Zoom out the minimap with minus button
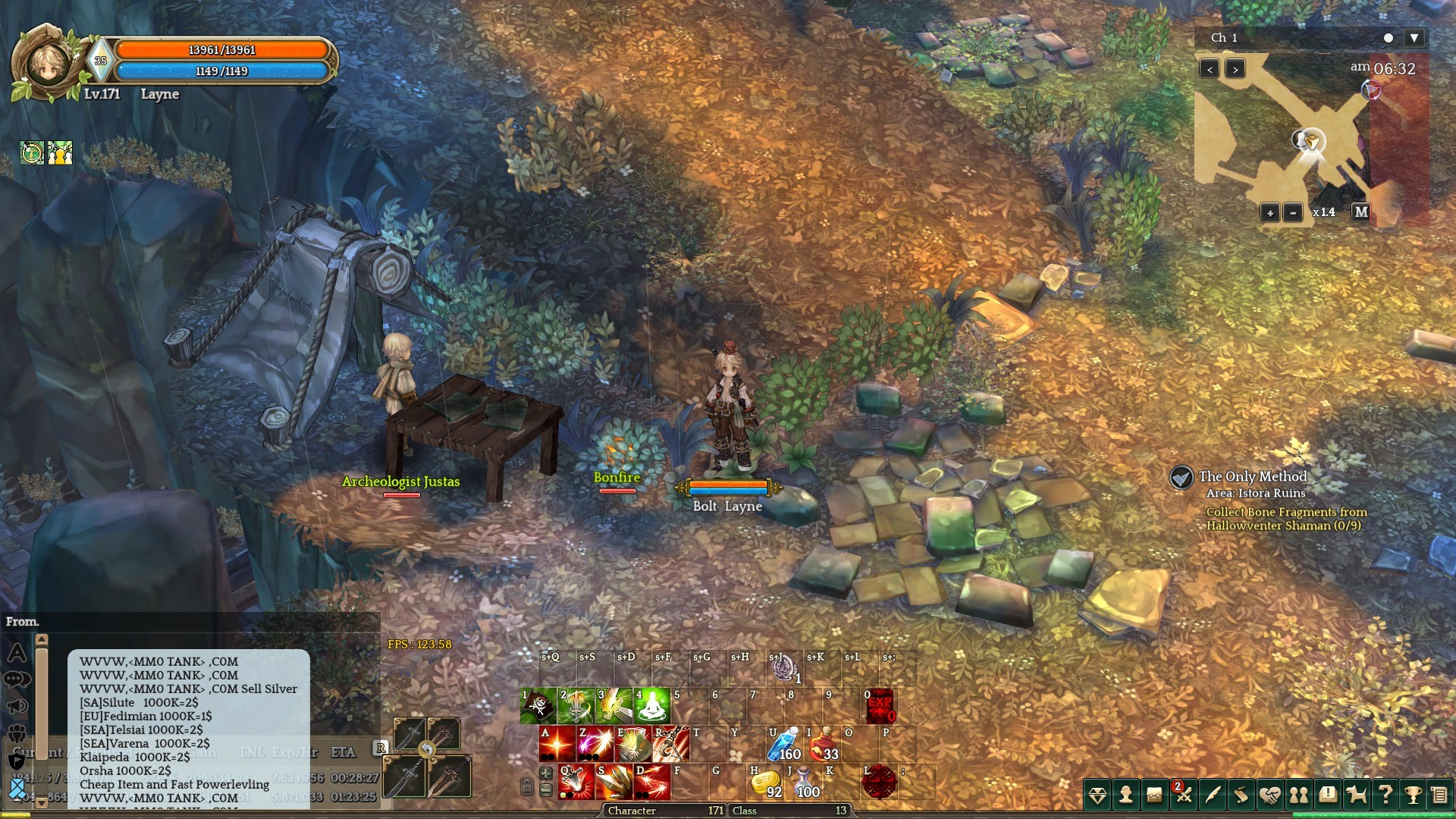Screen dimensions: 1456x819 point(1293,212)
